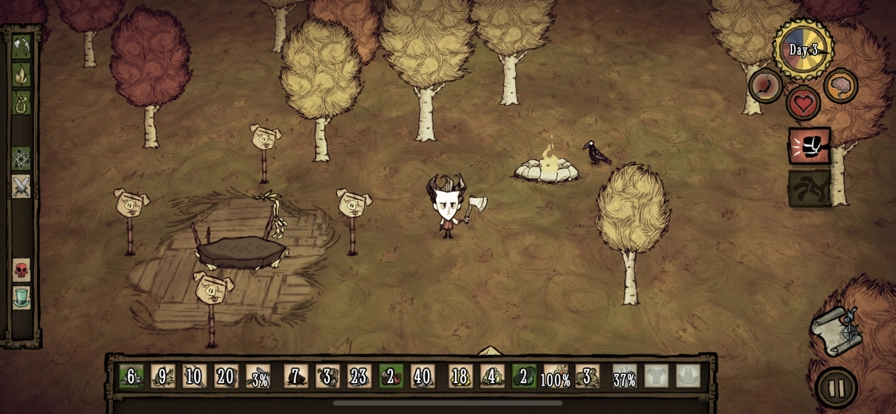Select the inventory stack of 40

coord(423,376)
